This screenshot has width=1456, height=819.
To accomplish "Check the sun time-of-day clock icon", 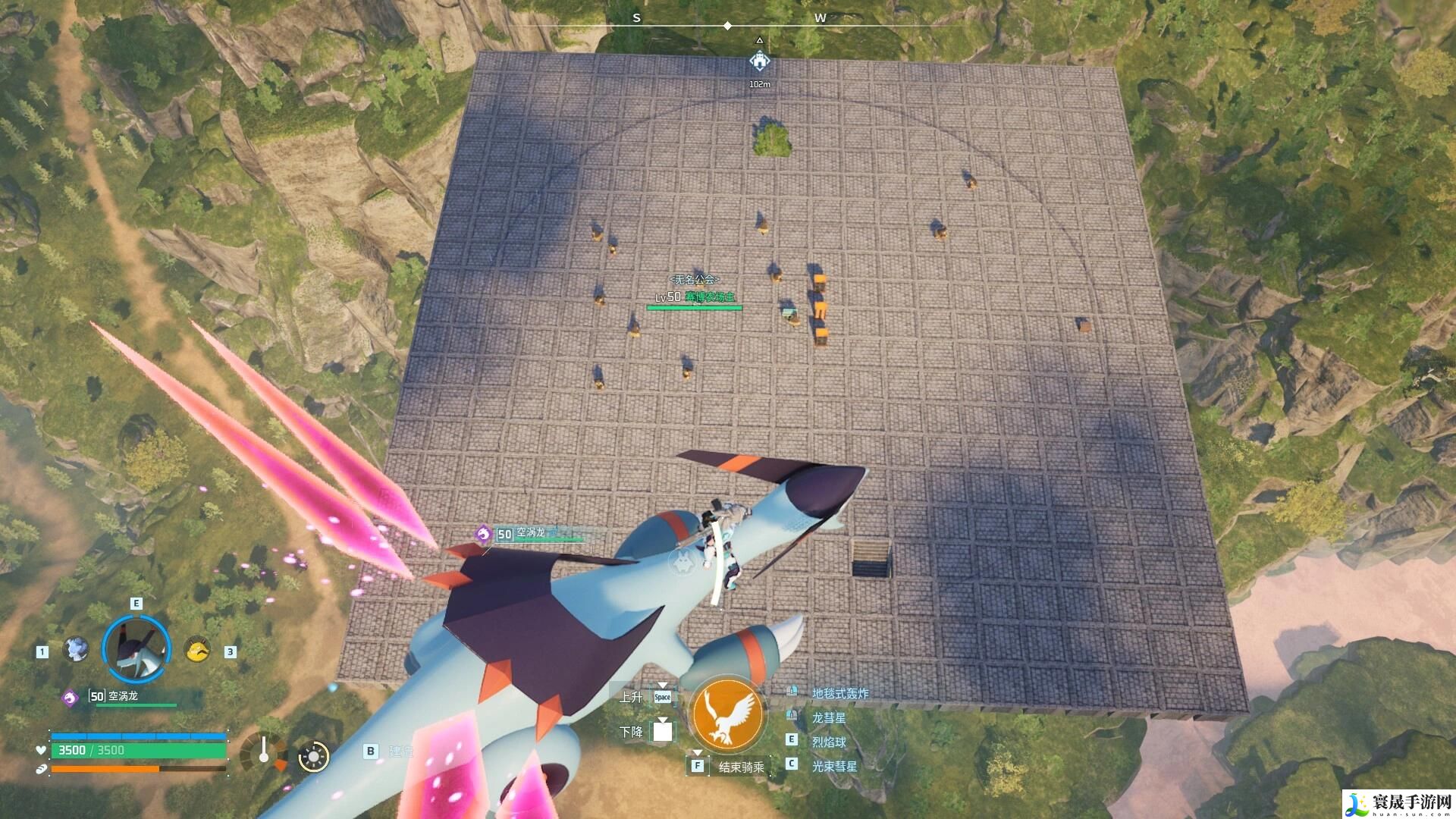I will coord(313,756).
